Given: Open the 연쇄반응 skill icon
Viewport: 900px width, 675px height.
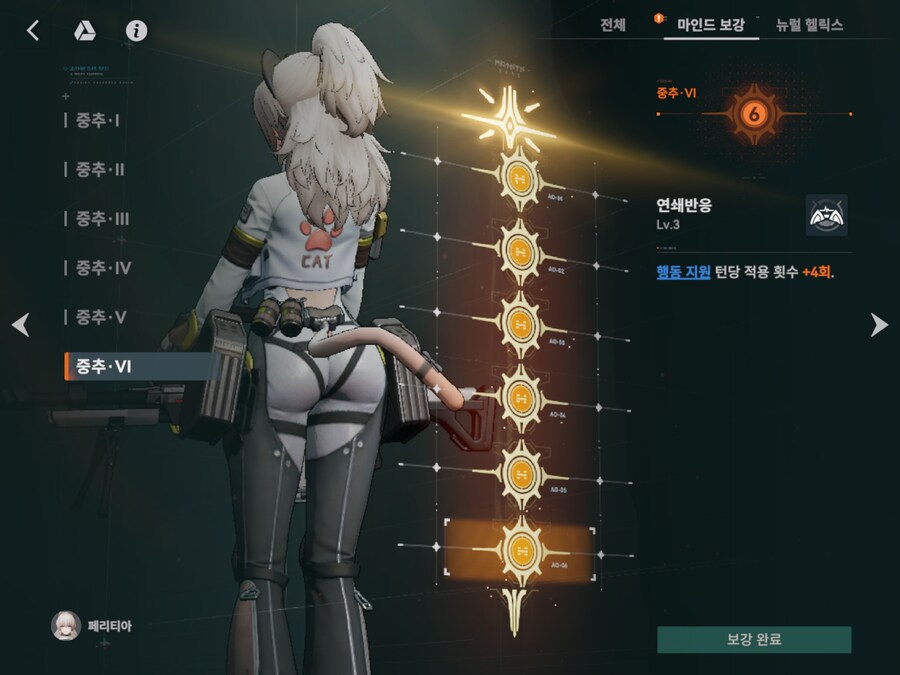Looking at the screenshot, I should pyautogui.click(x=826, y=215).
